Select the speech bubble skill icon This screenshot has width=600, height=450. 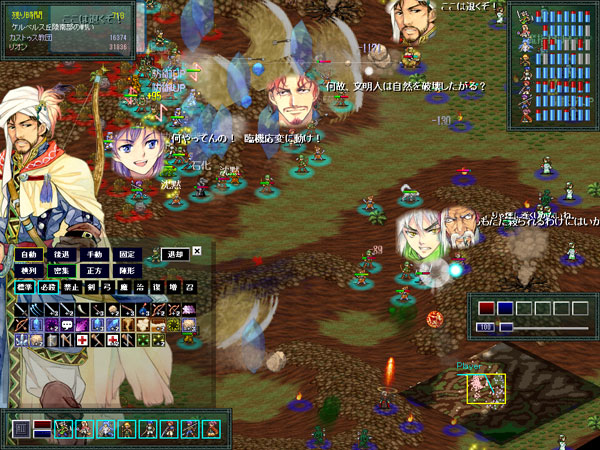tap(67, 325)
